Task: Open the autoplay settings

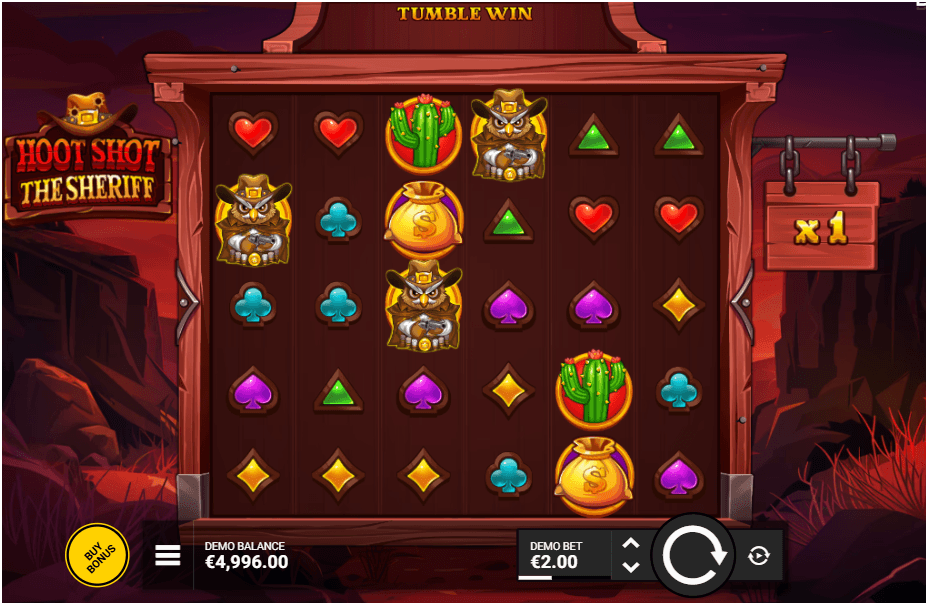Action: pos(759,556)
